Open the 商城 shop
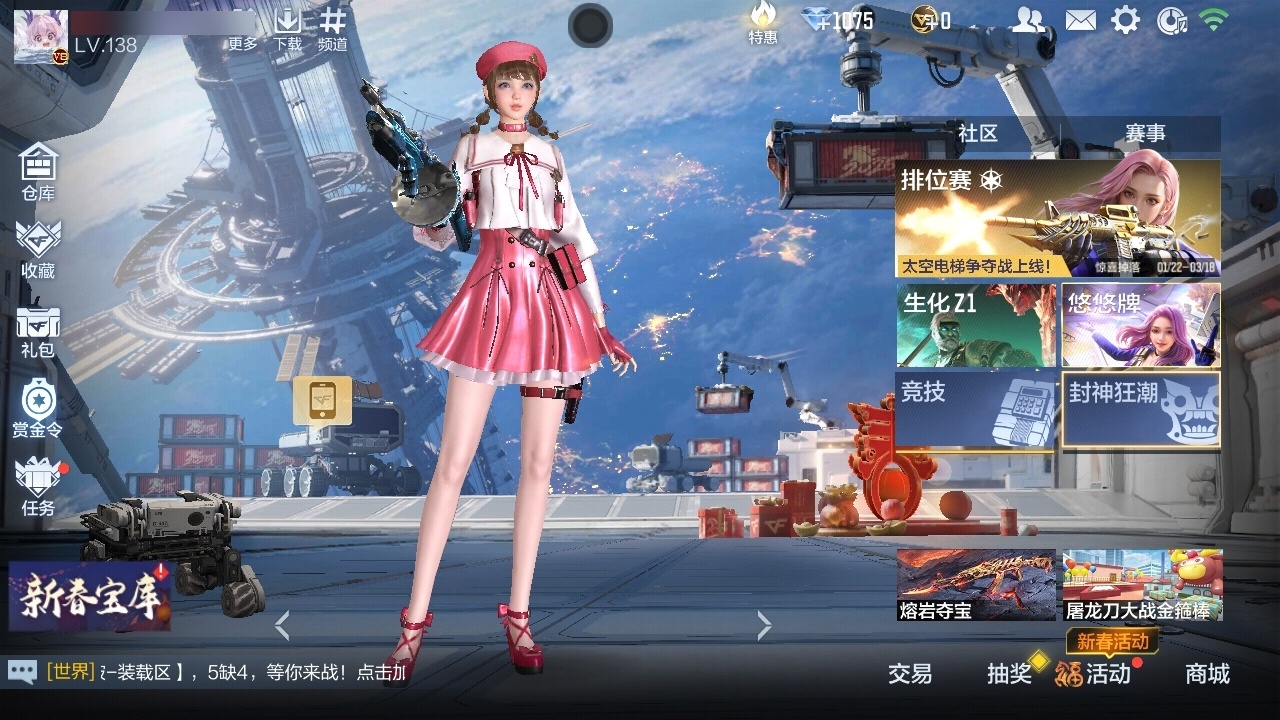1280x720 pixels. coord(1207,674)
